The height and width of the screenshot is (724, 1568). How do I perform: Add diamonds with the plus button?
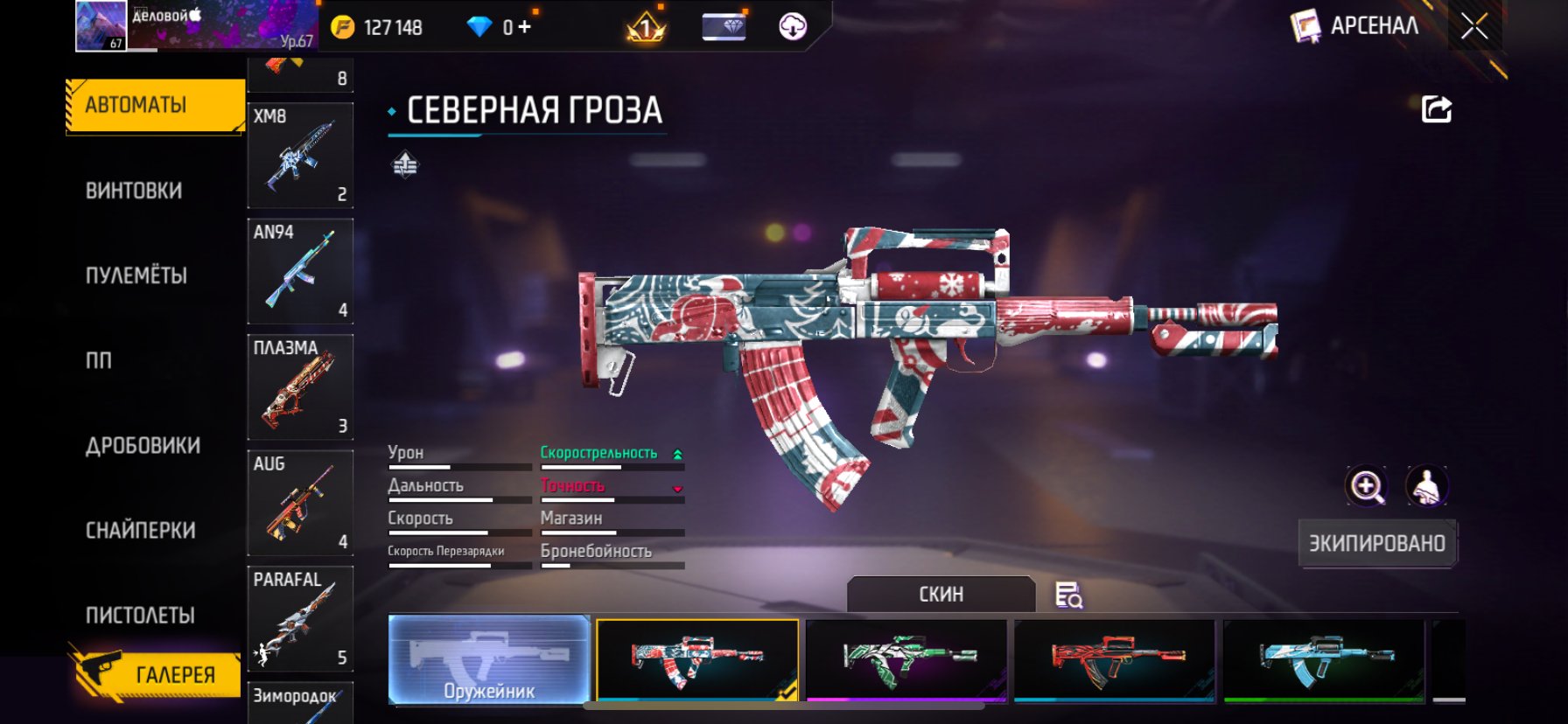524,27
